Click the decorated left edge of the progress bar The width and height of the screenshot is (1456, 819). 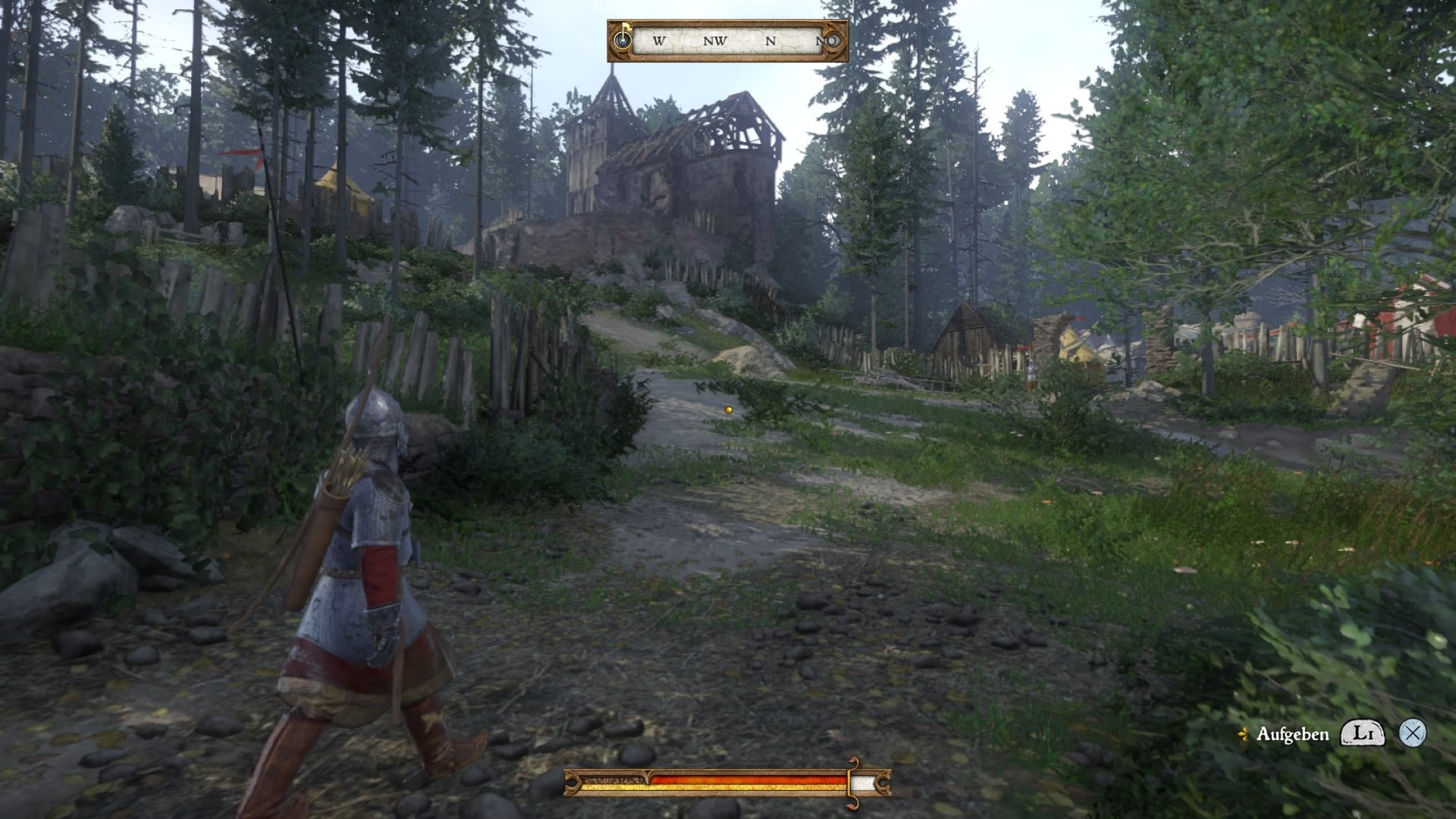click(572, 781)
